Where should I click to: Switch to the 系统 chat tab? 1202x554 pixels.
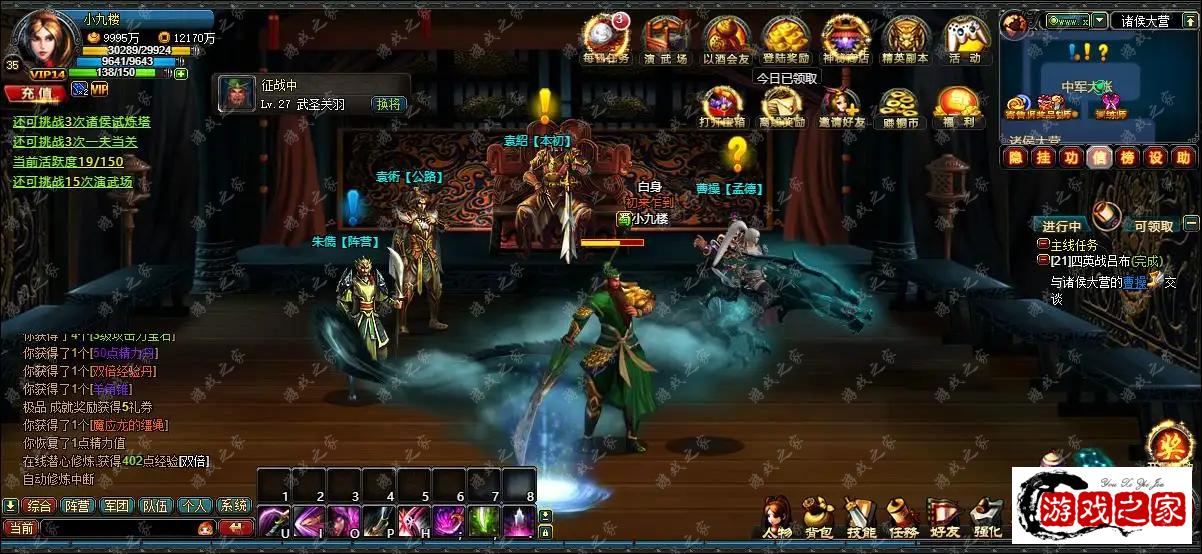pyautogui.click(x=233, y=506)
